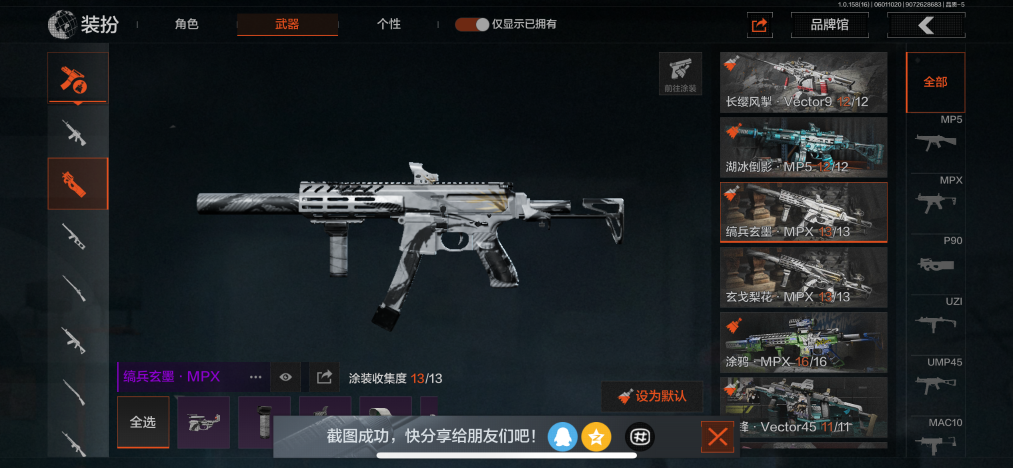1013x468 pixels.
Task: Click the 全选 button
Action: point(143,422)
